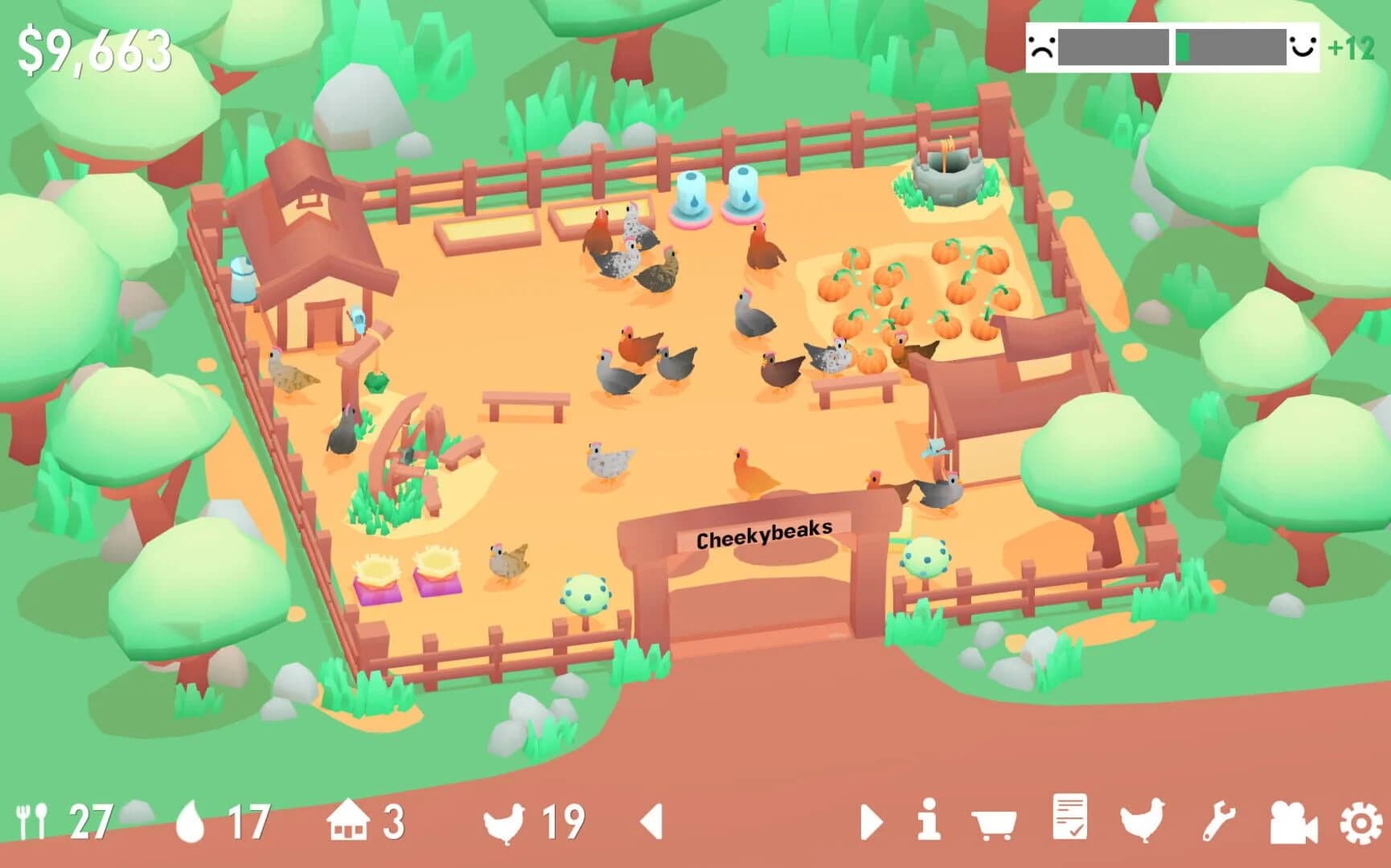The height and width of the screenshot is (868, 1391).
Task: Open the checklist clipboard icon
Action: coord(1069,819)
